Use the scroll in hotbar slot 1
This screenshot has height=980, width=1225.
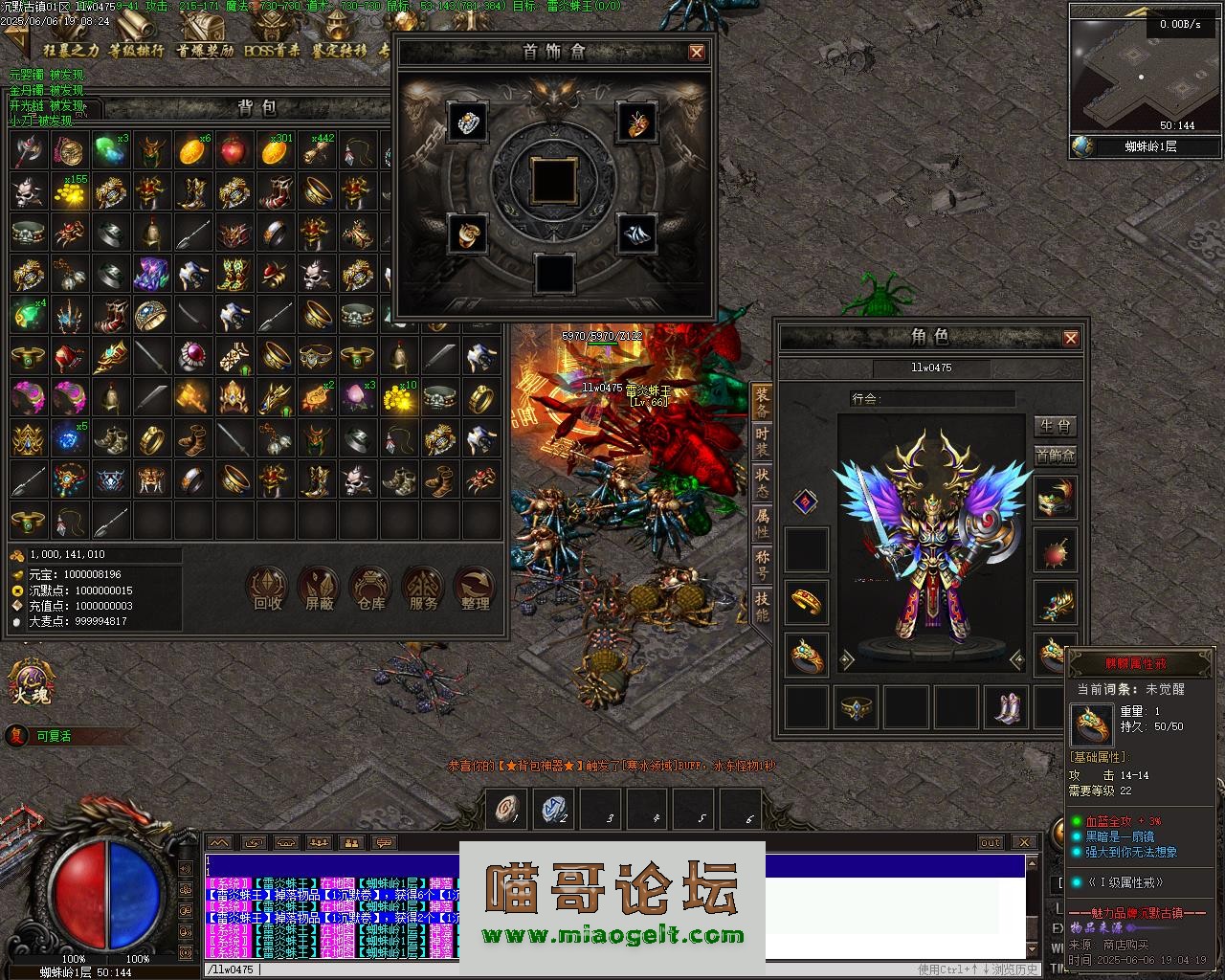tap(505, 810)
